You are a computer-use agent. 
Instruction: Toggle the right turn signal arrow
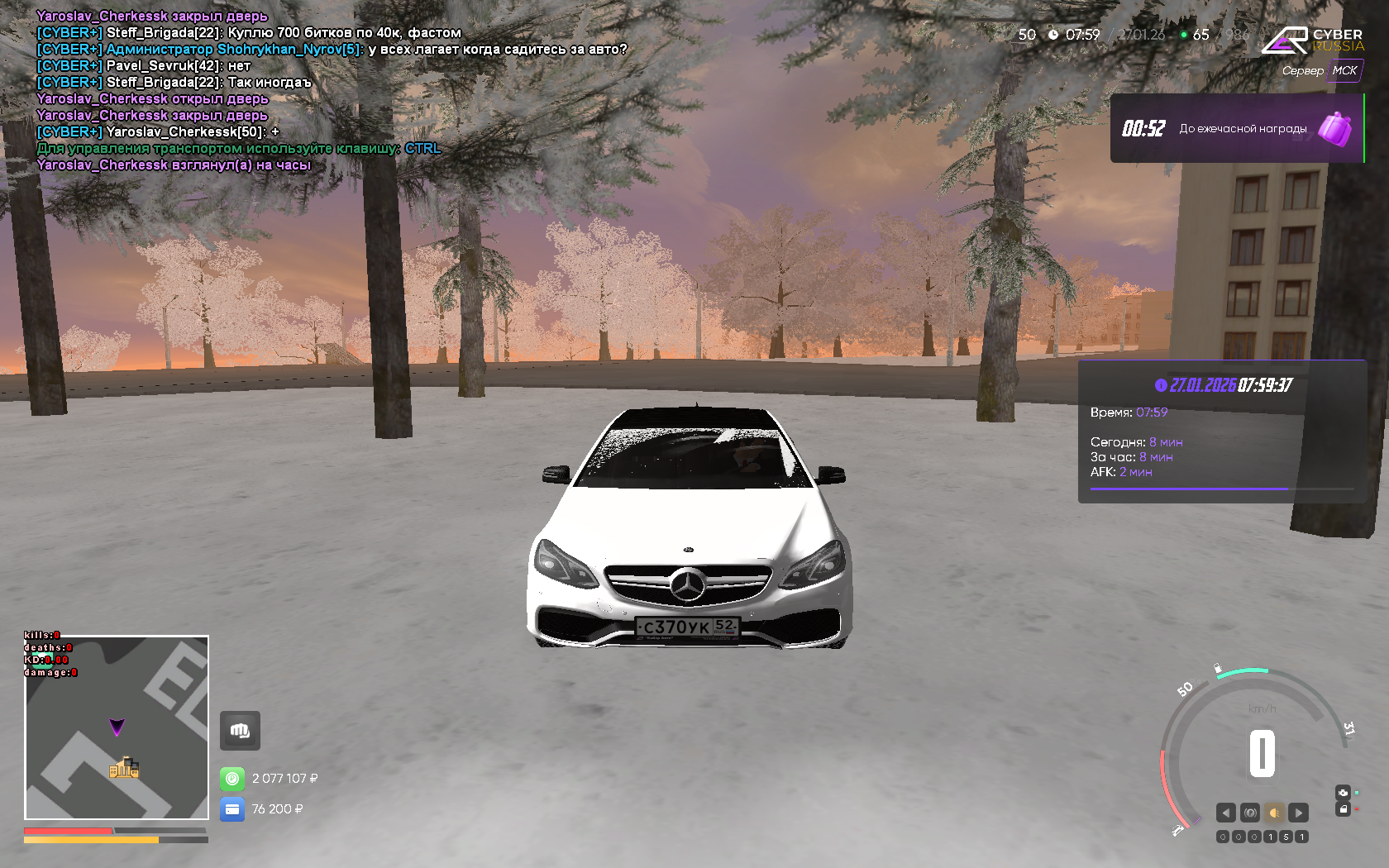[x=1299, y=813]
